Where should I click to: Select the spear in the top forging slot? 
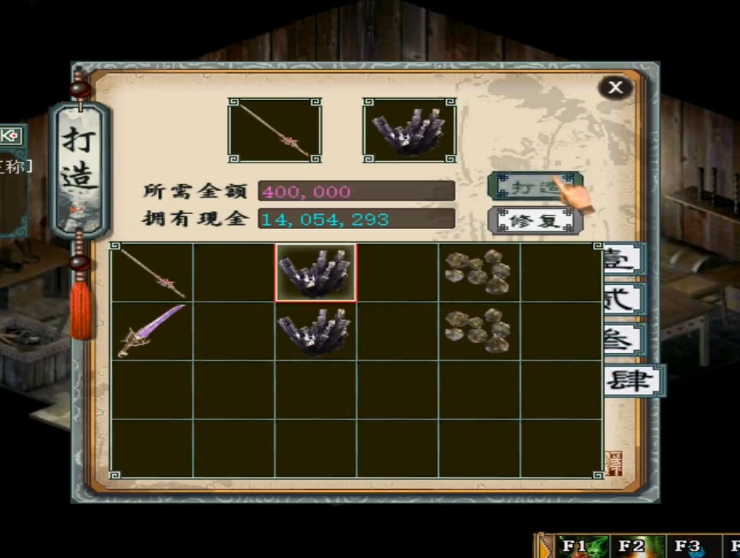pos(274,130)
